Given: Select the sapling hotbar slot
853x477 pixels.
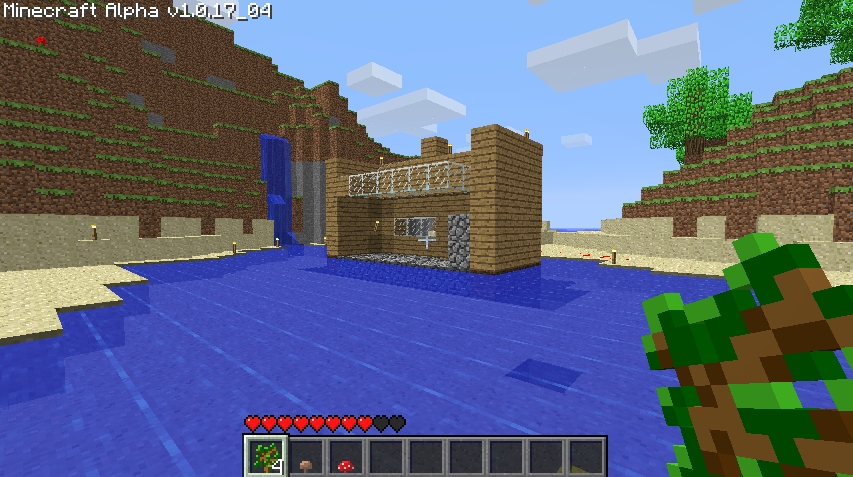Looking at the screenshot, I should click(x=266, y=456).
